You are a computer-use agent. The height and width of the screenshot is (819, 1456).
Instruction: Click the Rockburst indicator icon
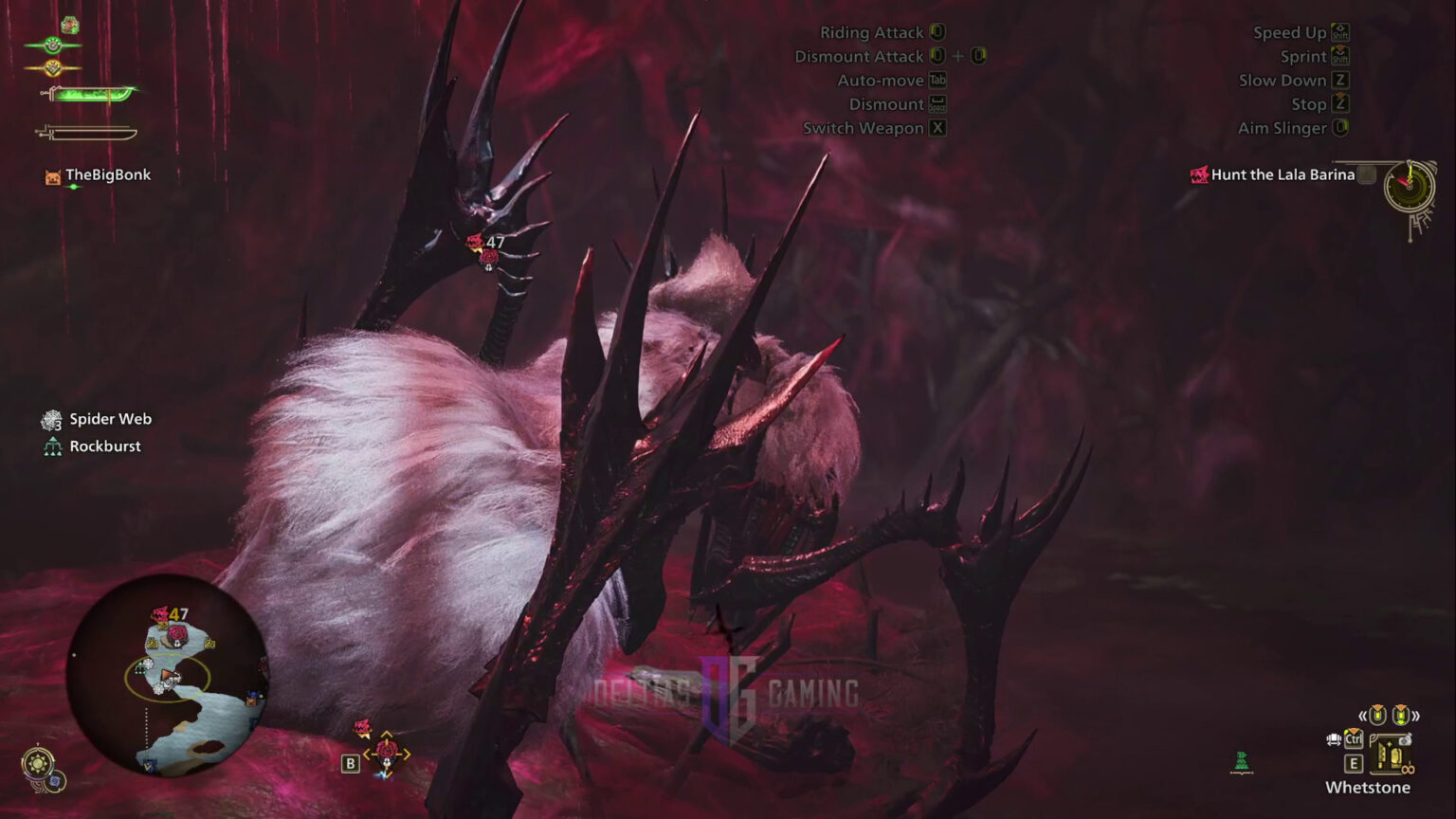(51, 446)
